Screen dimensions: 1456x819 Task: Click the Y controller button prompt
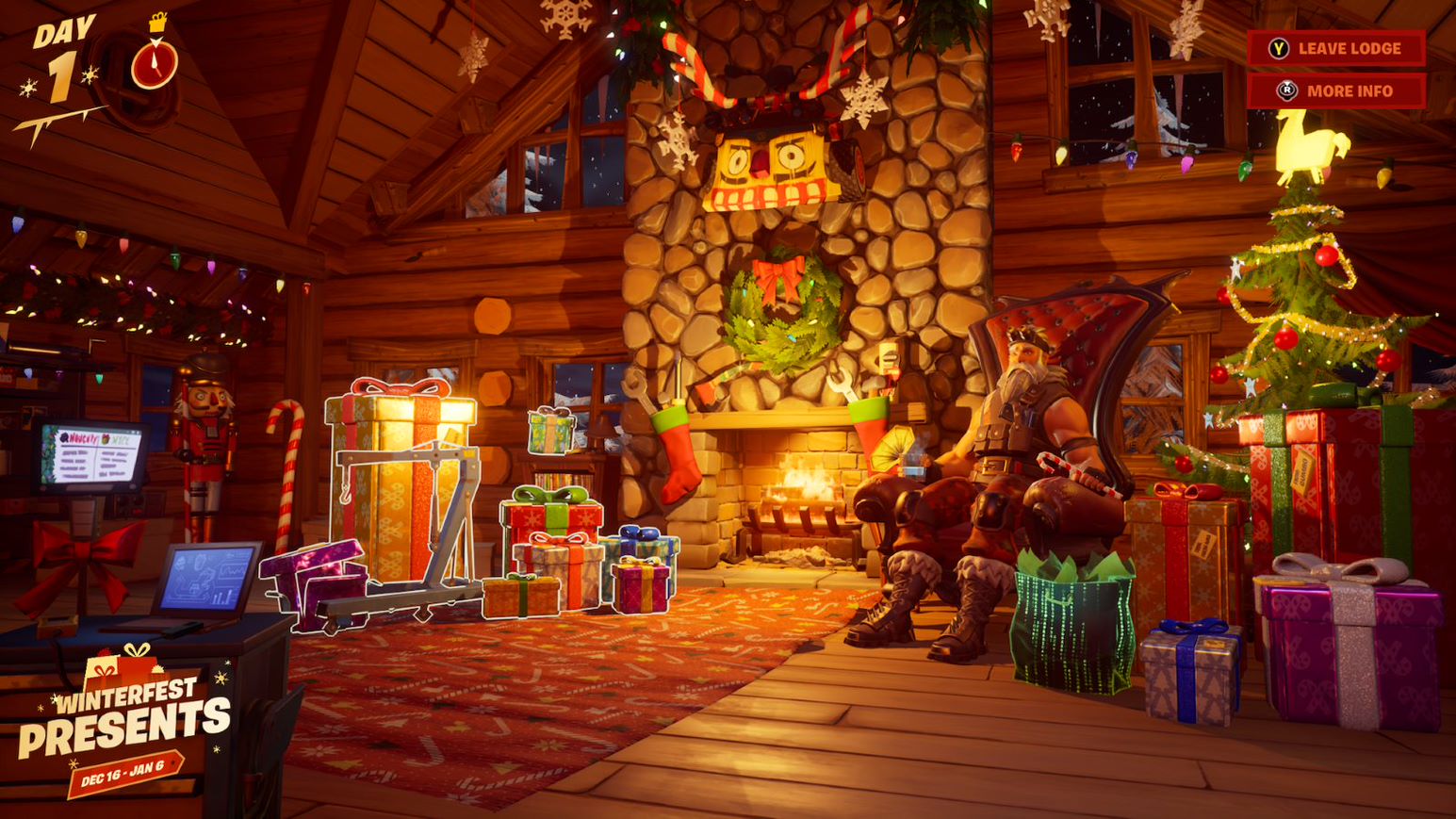(x=1279, y=48)
